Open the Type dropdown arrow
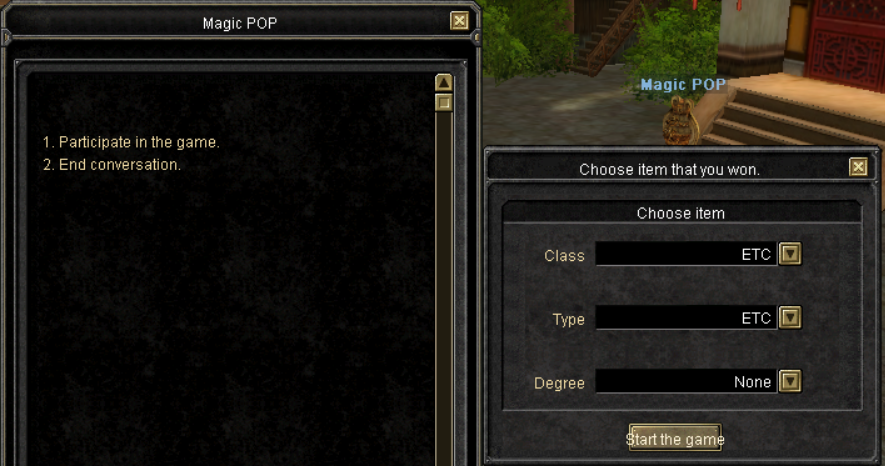 790,318
